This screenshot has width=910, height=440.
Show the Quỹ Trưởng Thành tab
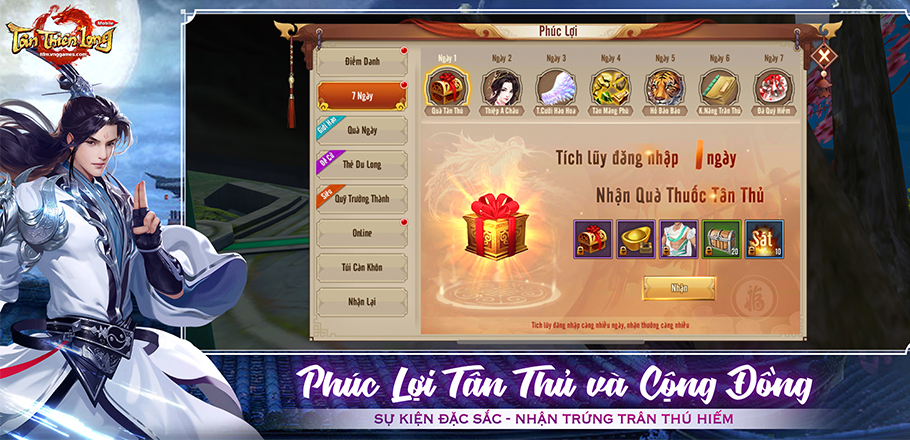[361, 199]
